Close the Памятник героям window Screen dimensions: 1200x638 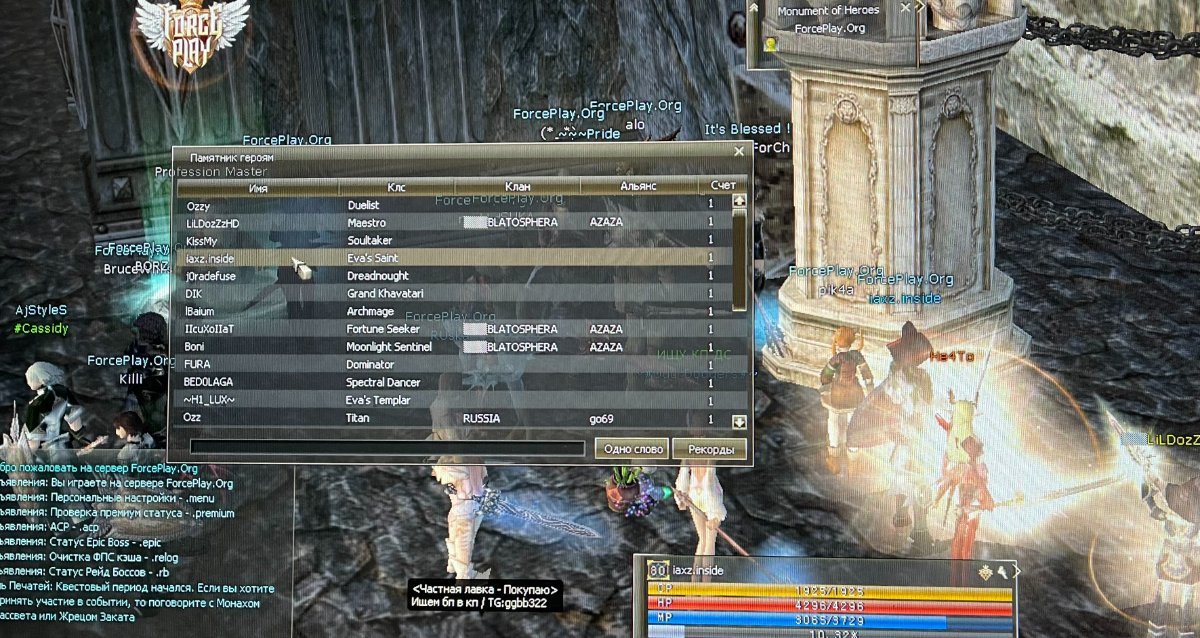pos(739,152)
